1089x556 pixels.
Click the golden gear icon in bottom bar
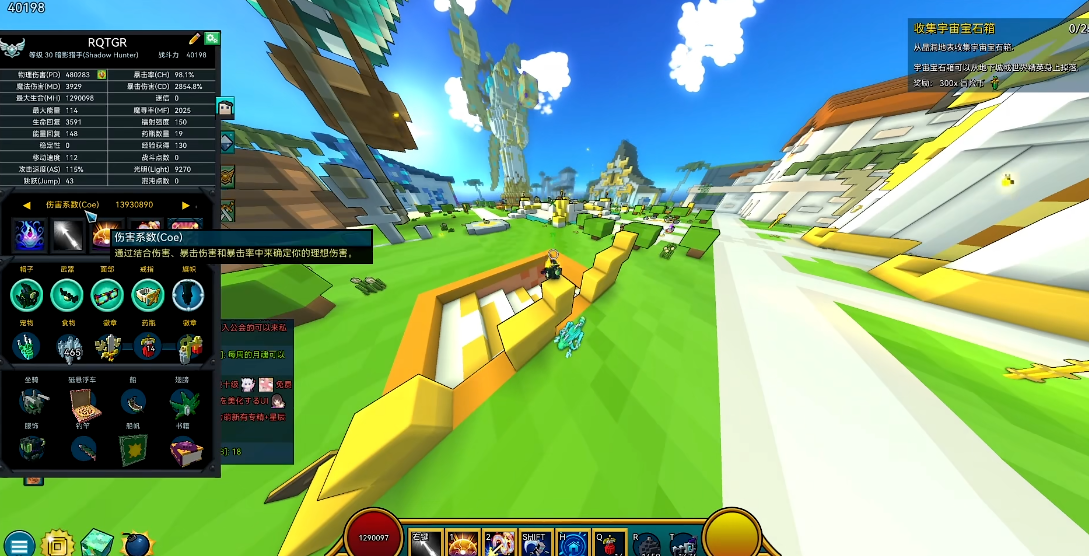pos(59,545)
